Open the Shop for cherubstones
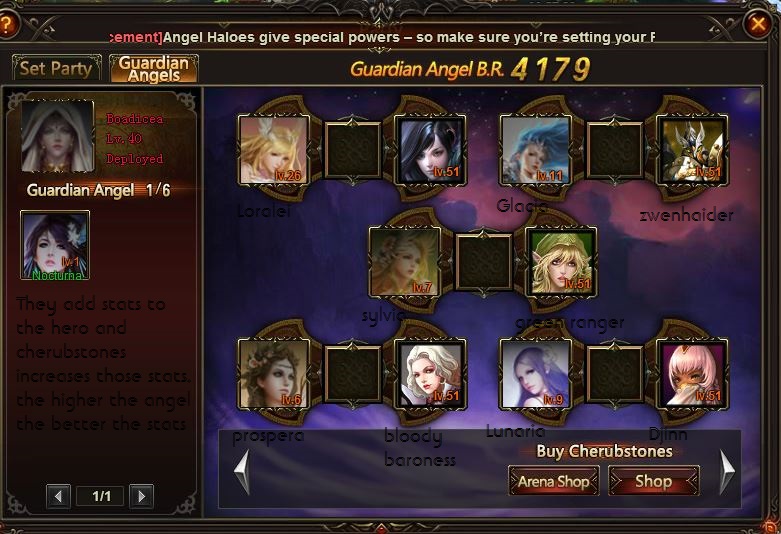 tap(653, 481)
